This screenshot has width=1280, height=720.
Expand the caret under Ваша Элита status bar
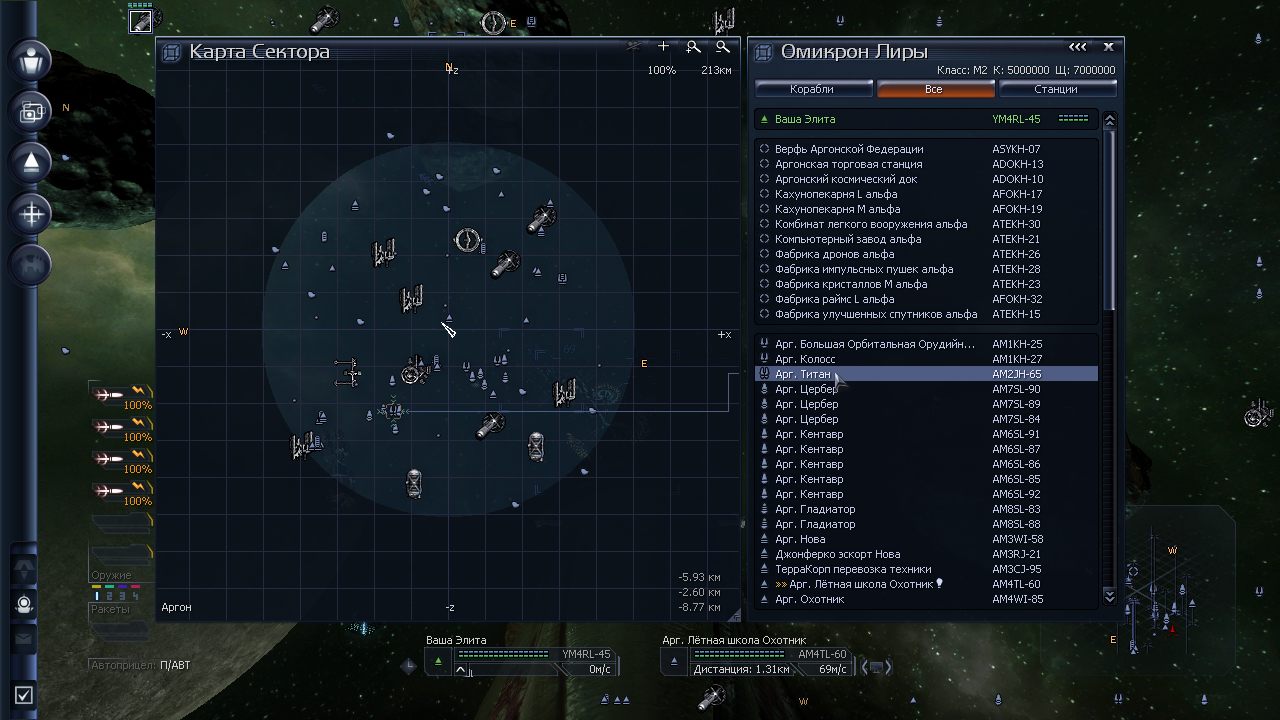[x=461, y=668]
